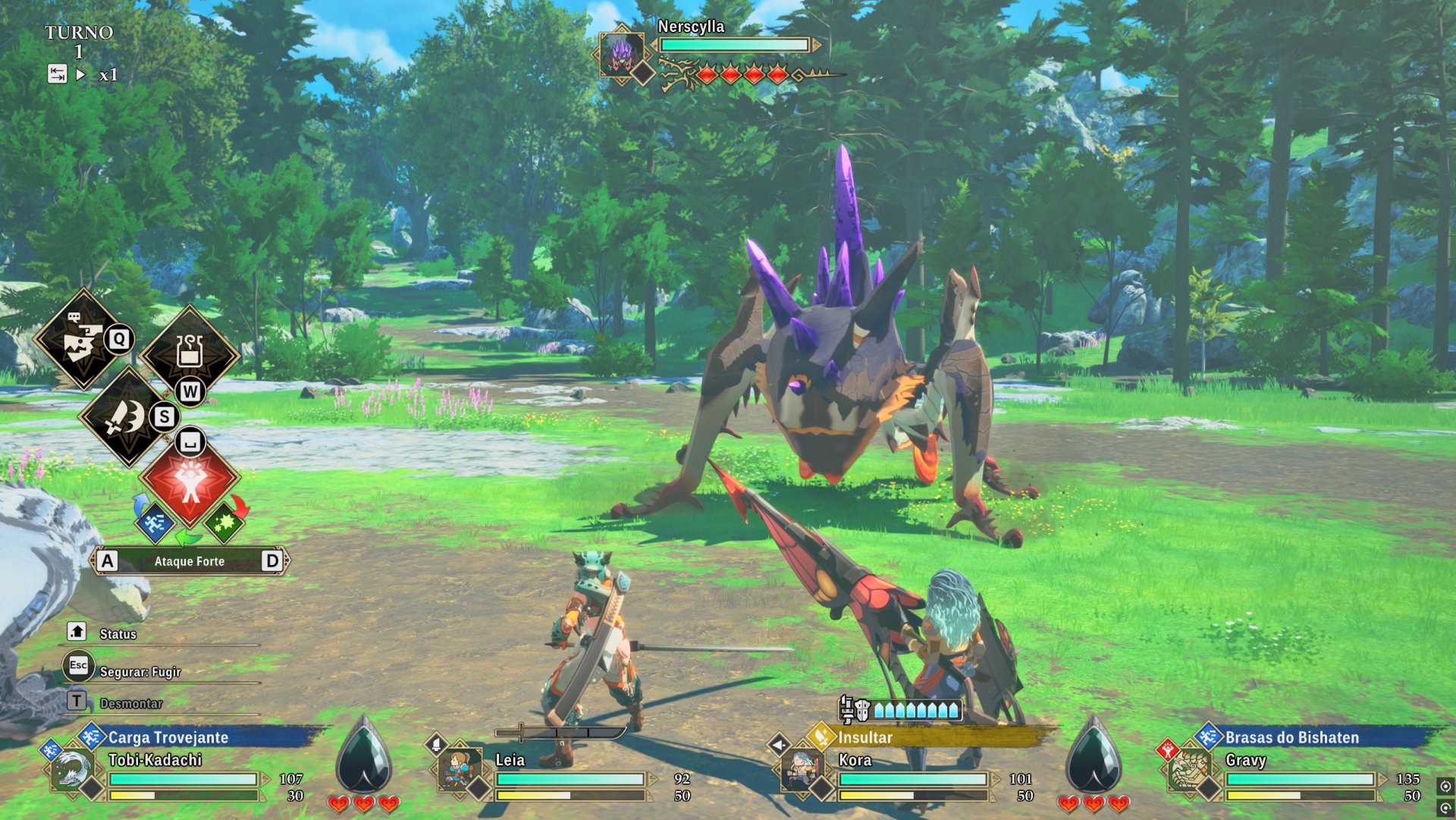
Task: Open the item pouch command
Action: (x=189, y=352)
